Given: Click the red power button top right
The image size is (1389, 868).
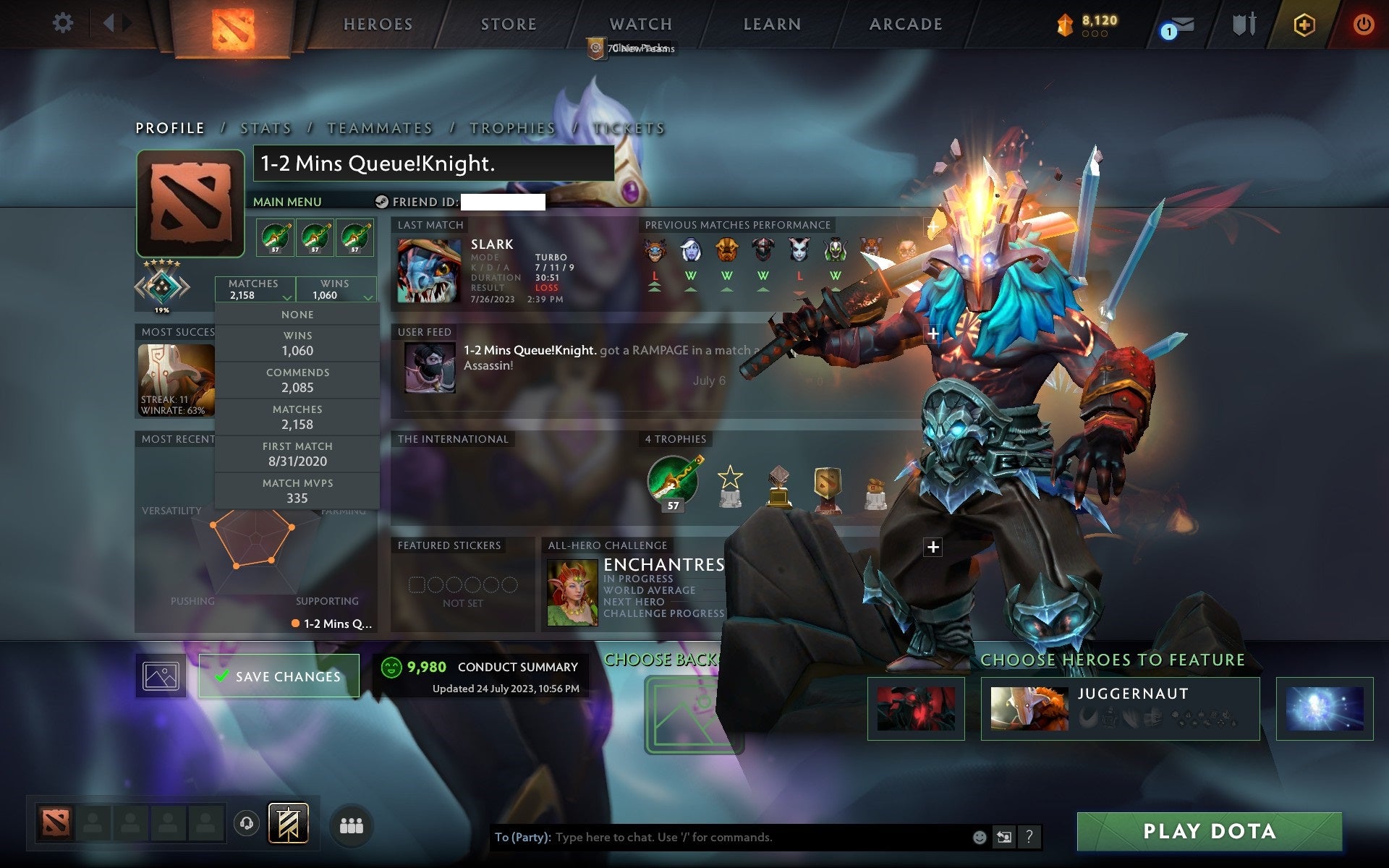Looking at the screenshot, I should pyautogui.click(x=1363, y=24).
